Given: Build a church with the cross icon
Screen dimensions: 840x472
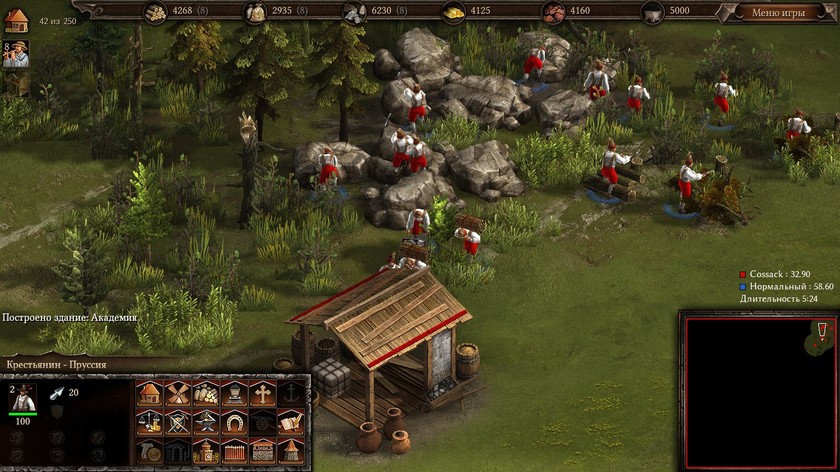Looking at the screenshot, I should tap(262, 393).
